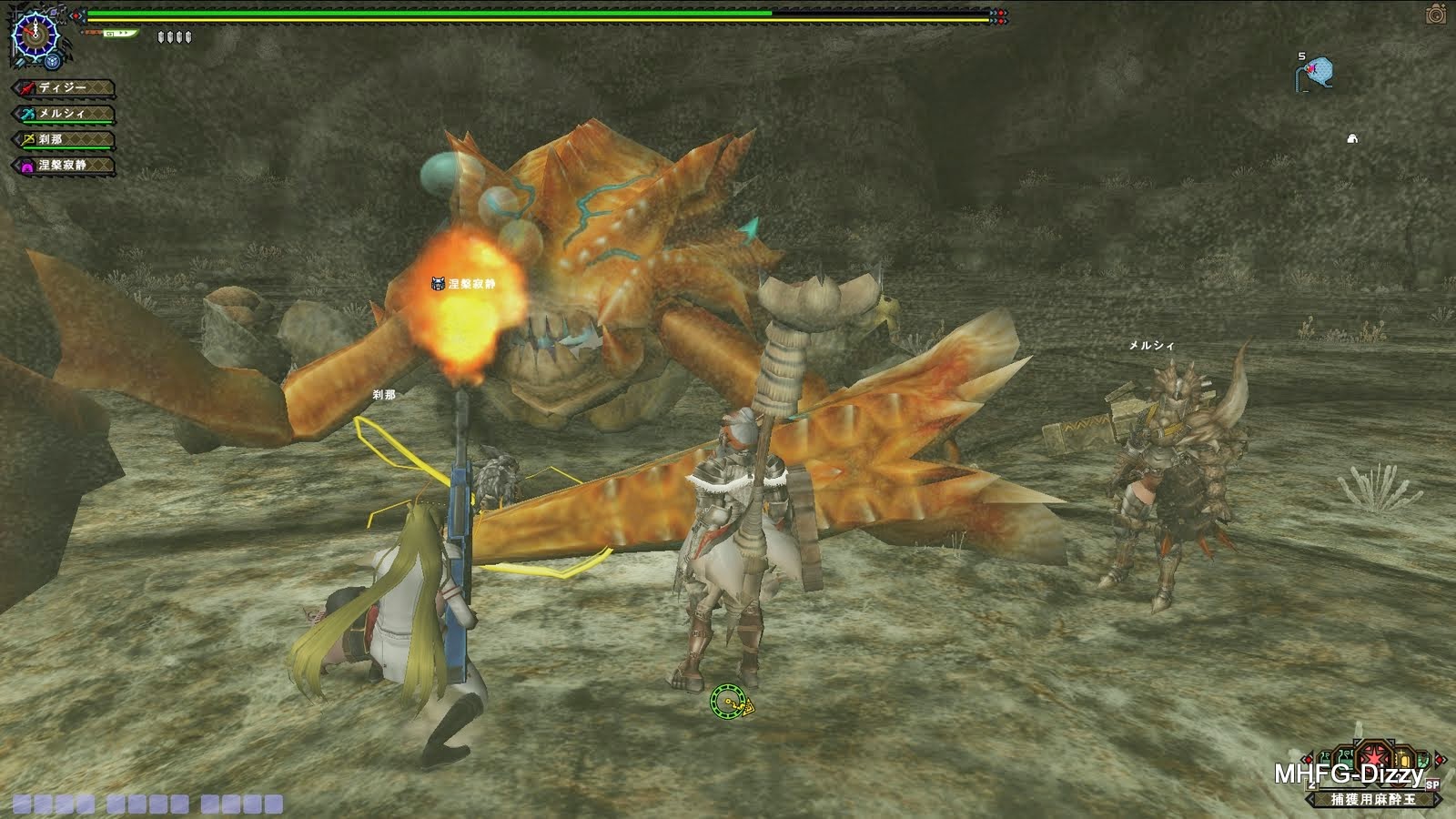This screenshot has width=1456, height=819.
Task: Open the area minimap
Action: click(x=1316, y=72)
